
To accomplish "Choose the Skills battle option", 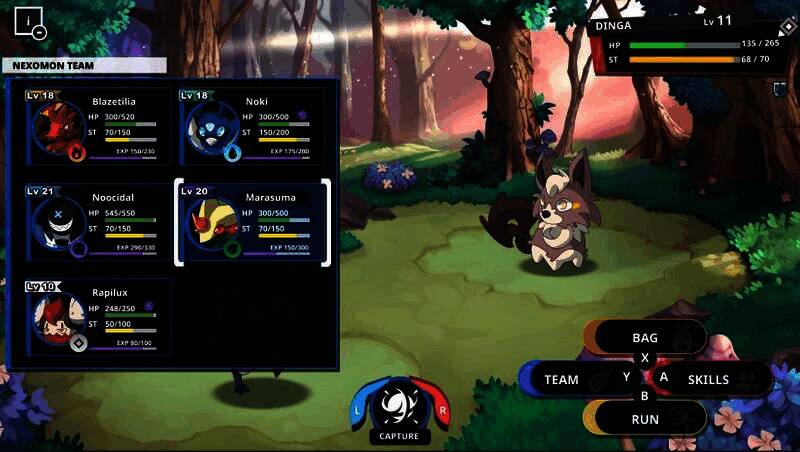I will [708, 380].
